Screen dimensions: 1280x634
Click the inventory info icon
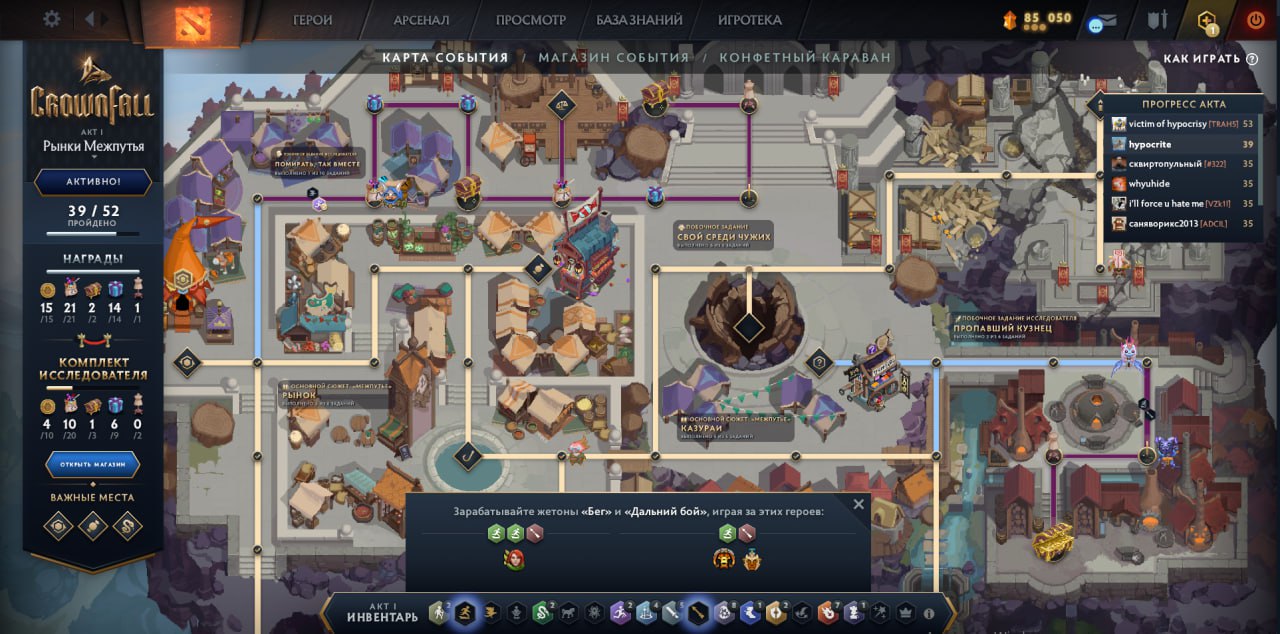928,614
